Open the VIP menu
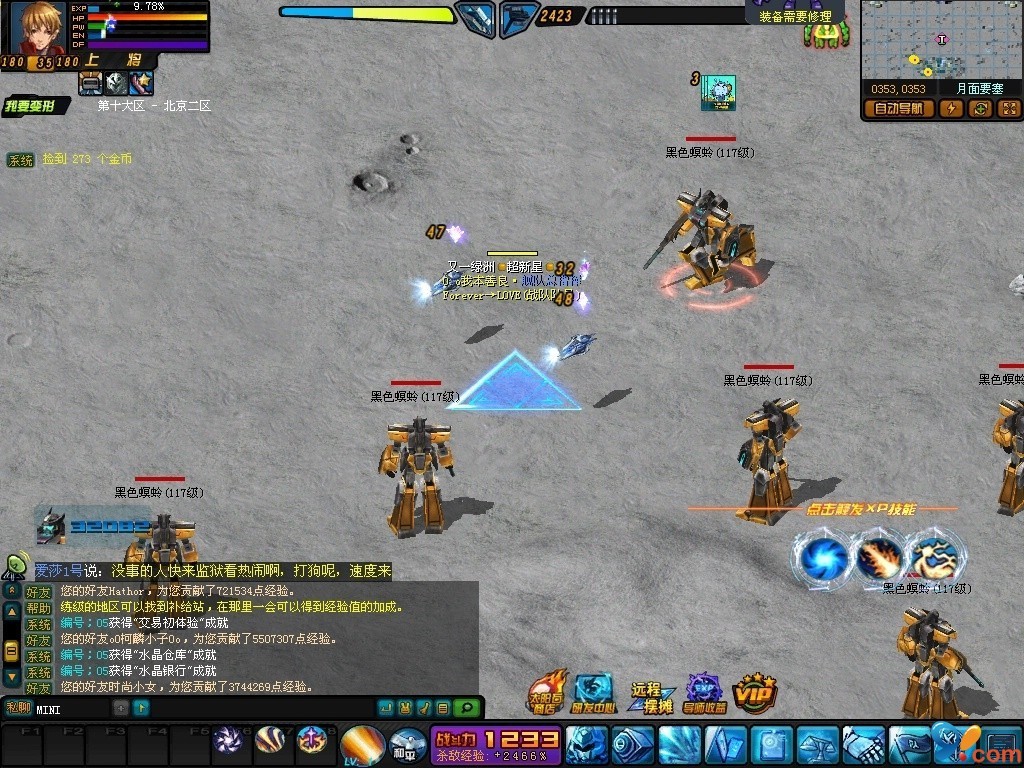Screen dimensions: 1024x768 756,691
